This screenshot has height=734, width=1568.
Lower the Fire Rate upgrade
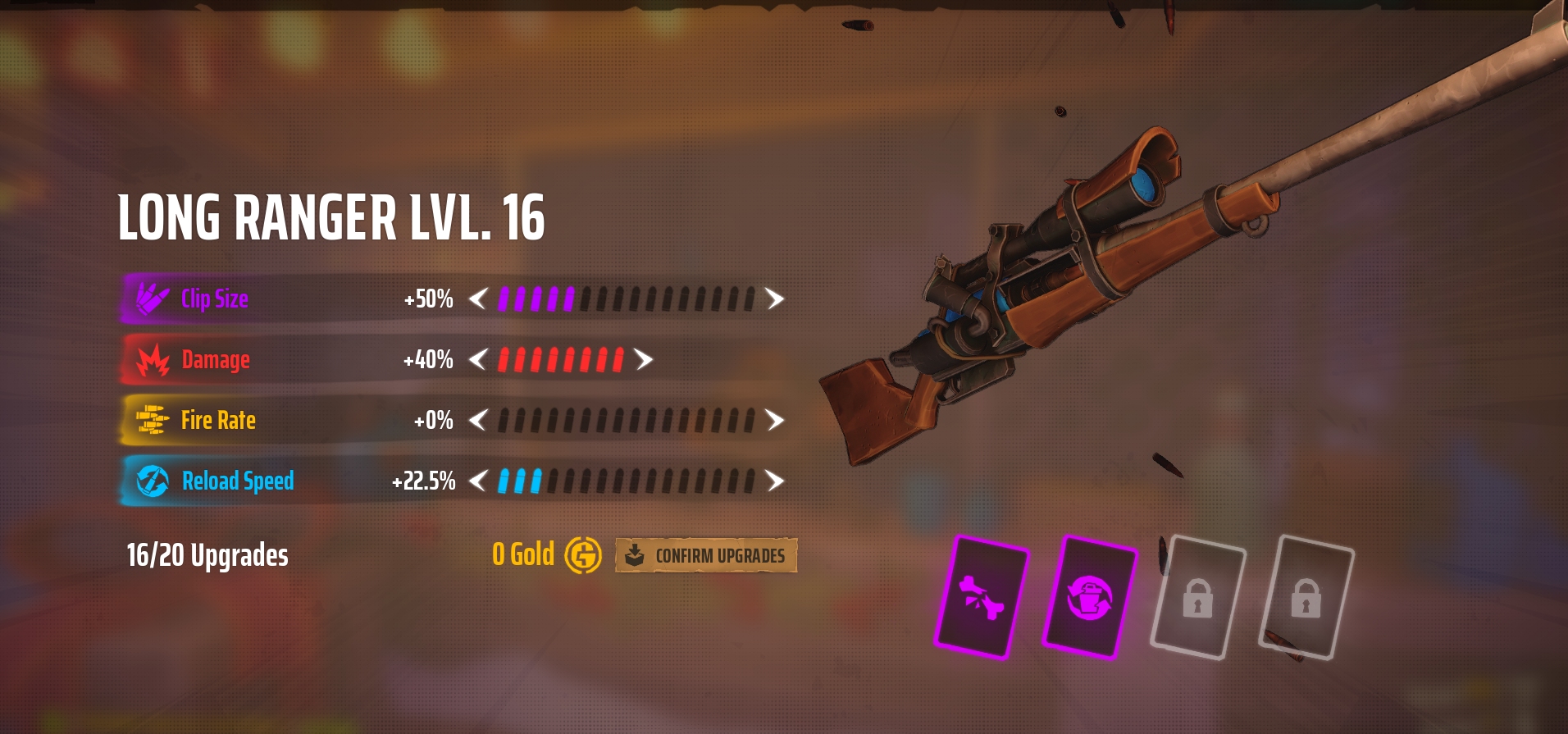[478, 420]
